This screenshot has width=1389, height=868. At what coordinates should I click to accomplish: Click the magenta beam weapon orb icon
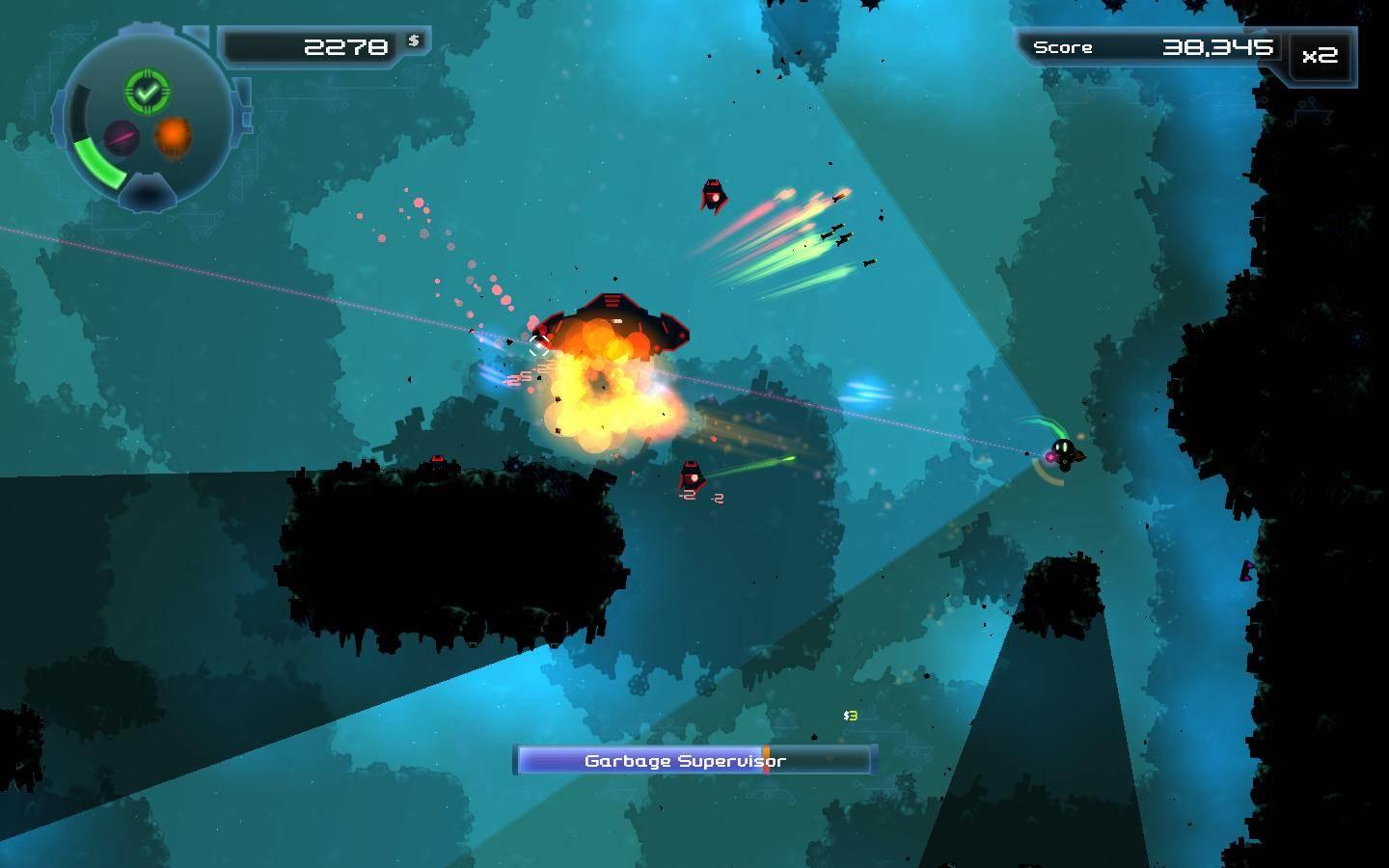tap(121, 136)
